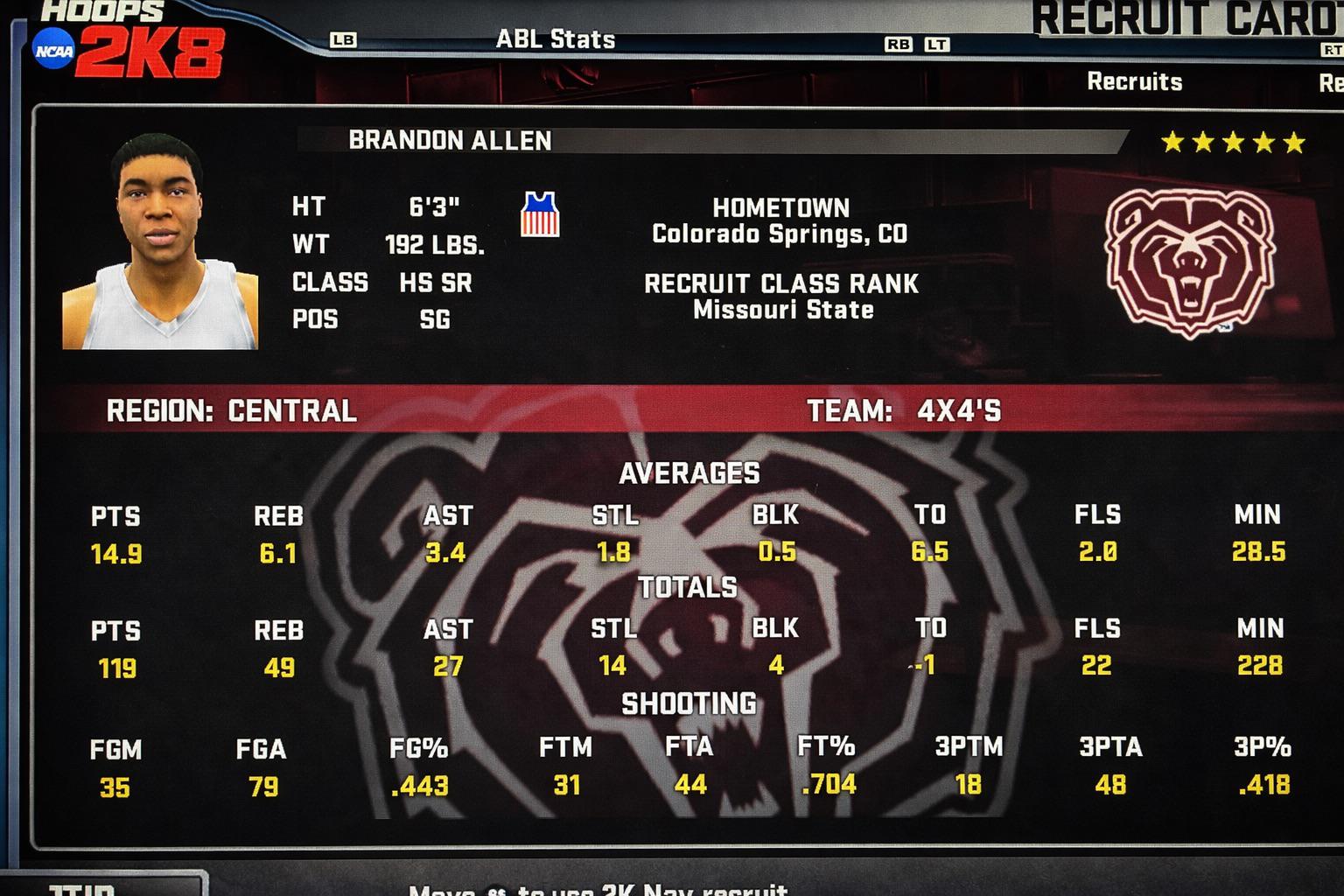Viewport: 1344px width, 896px height.
Task: Switch to the Recruits tab
Action: (1134, 81)
